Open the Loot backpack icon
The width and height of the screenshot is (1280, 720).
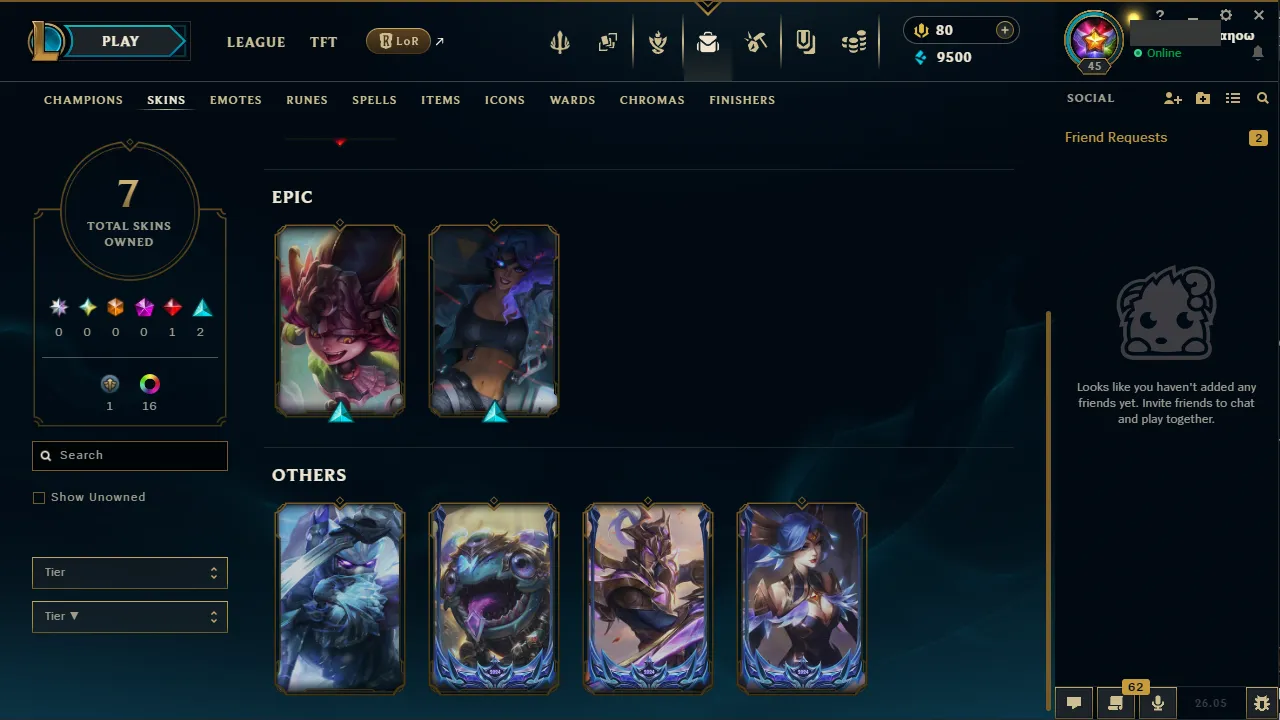tap(708, 41)
